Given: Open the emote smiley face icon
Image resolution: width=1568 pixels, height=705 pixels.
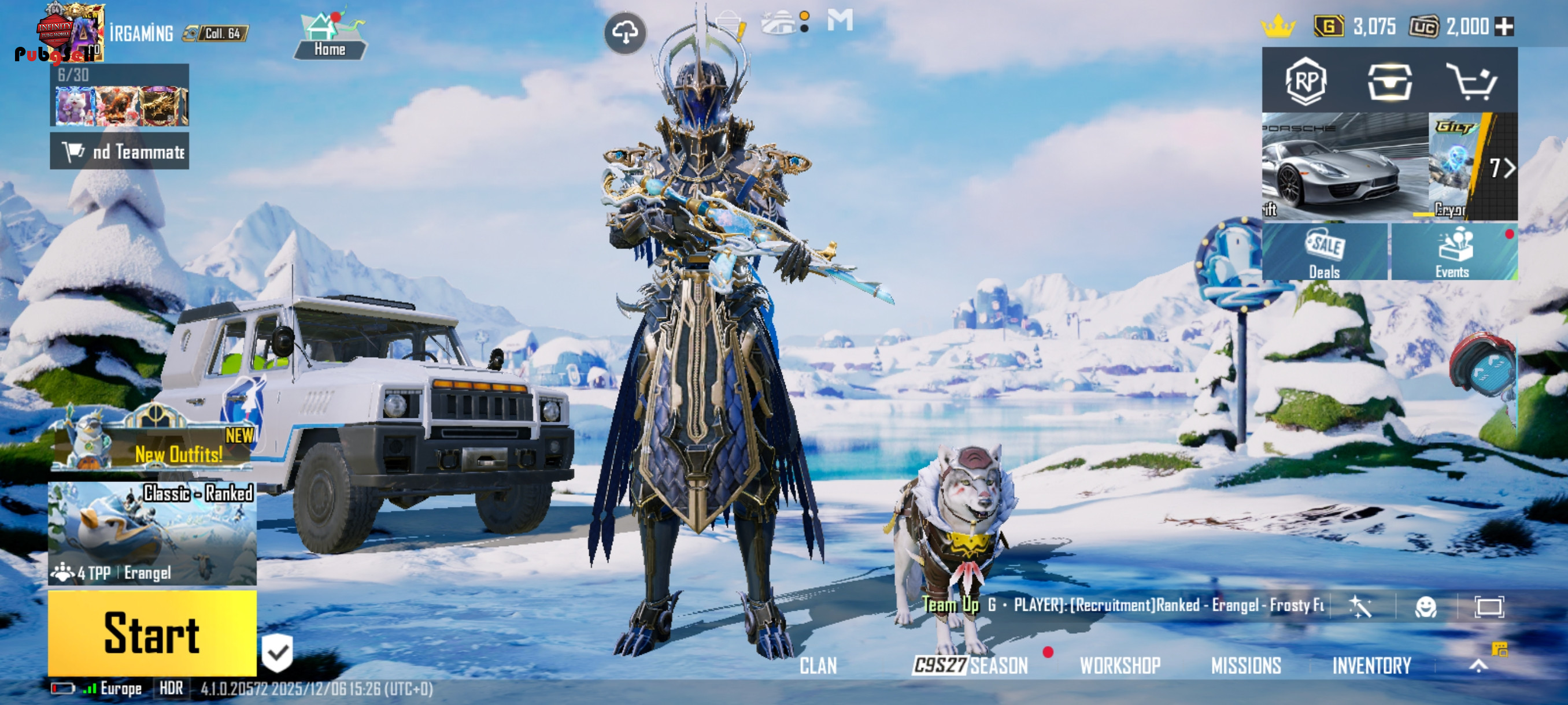Looking at the screenshot, I should (x=1426, y=606).
